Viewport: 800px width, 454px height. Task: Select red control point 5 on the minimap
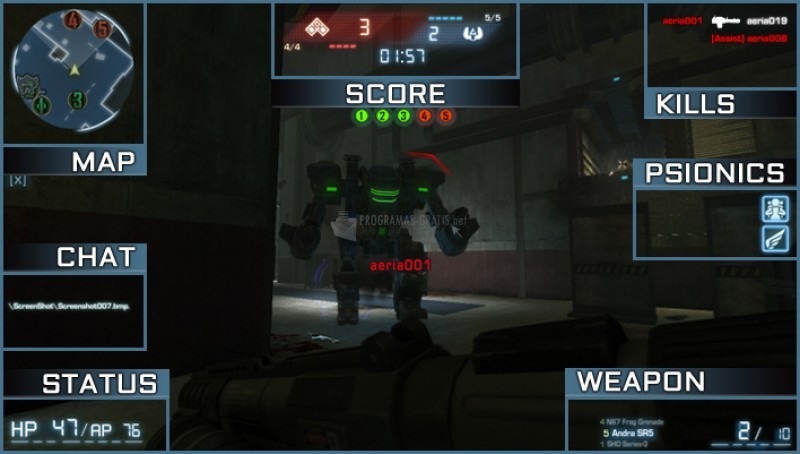pos(103,28)
